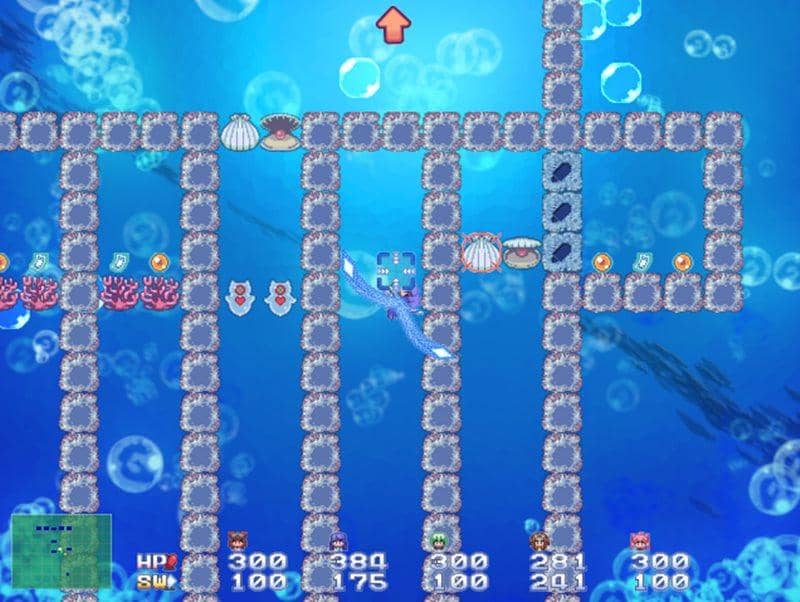Viewport: 800px width, 602px height.
Task: Click the green minimap panel
Action: 61,550
